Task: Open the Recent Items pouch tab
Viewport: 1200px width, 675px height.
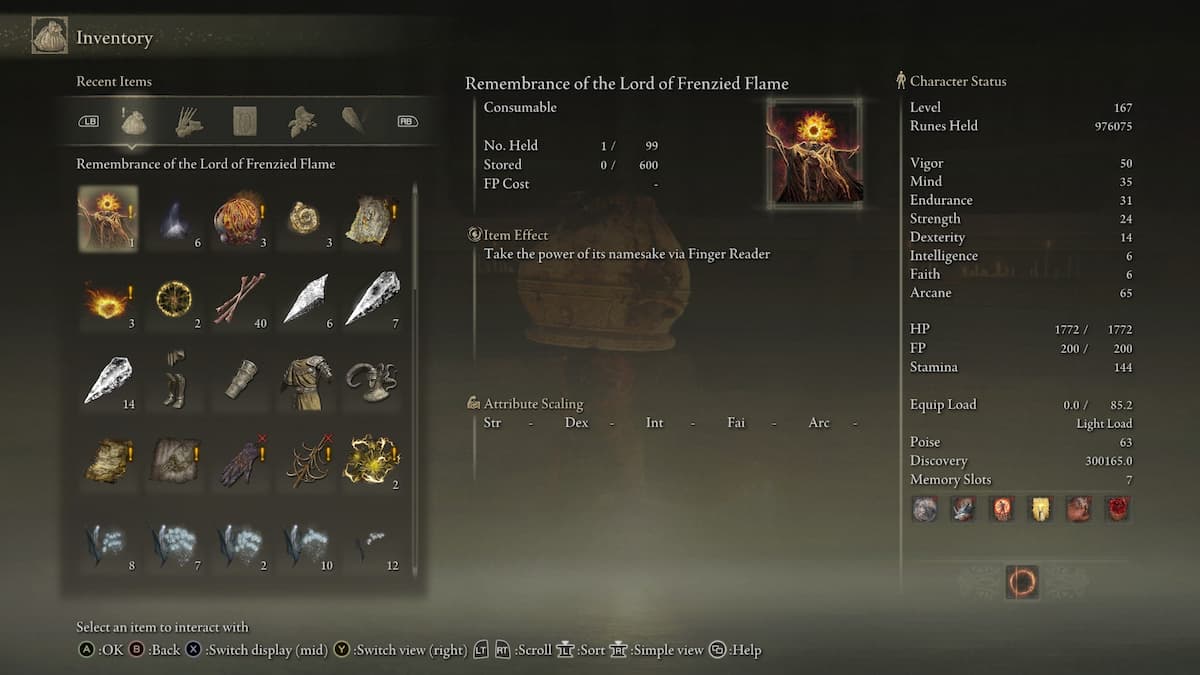Action: [x=134, y=122]
